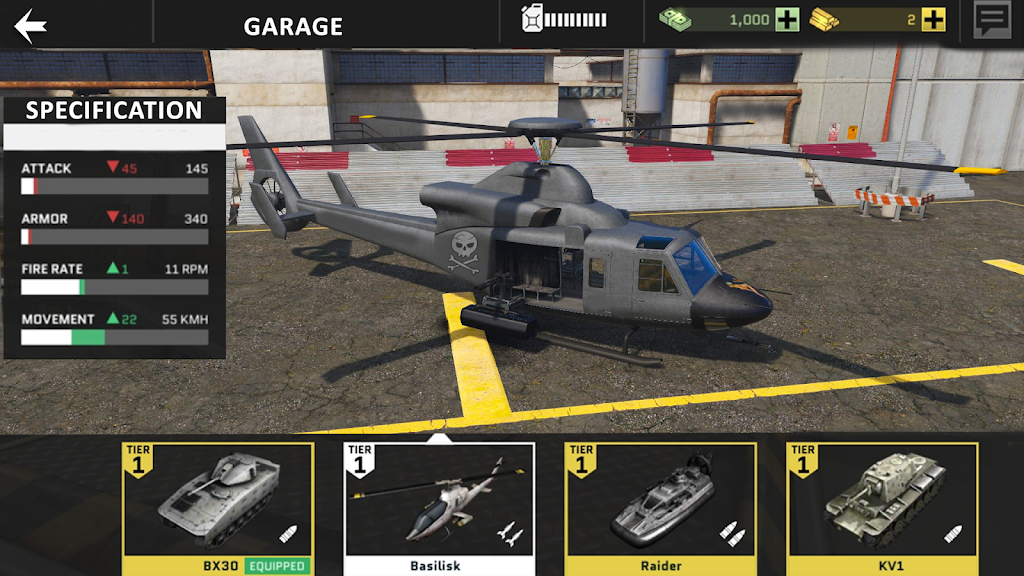Screen dimensions: 1024x576
Task: Add more cash with the plus button
Action: (x=787, y=20)
